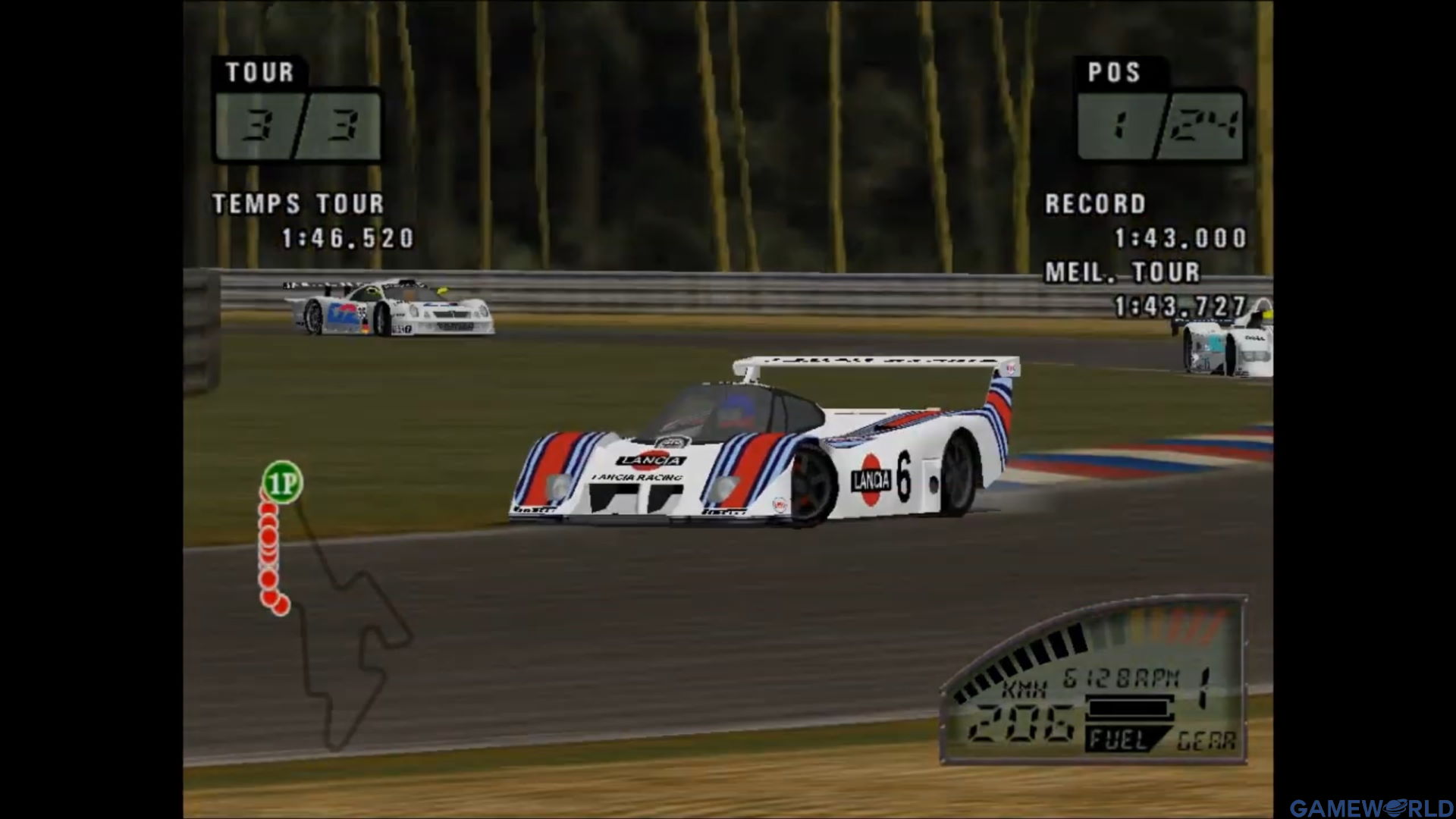Select the POS 1/24 header label
The height and width of the screenshot is (819, 1456).
pyautogui.click(x=1116, y=72)
